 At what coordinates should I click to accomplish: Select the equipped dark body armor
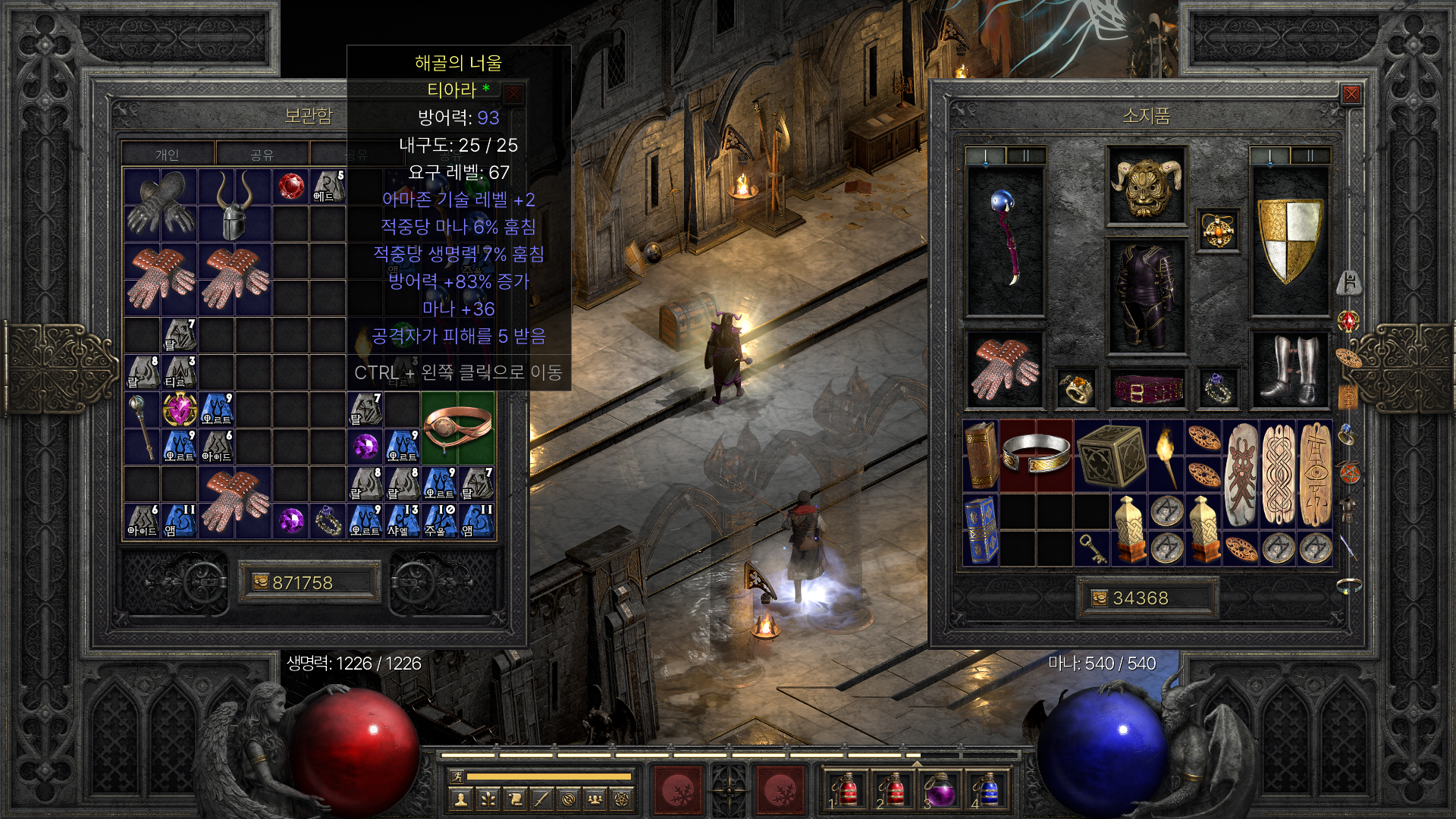click(1146, 296)
